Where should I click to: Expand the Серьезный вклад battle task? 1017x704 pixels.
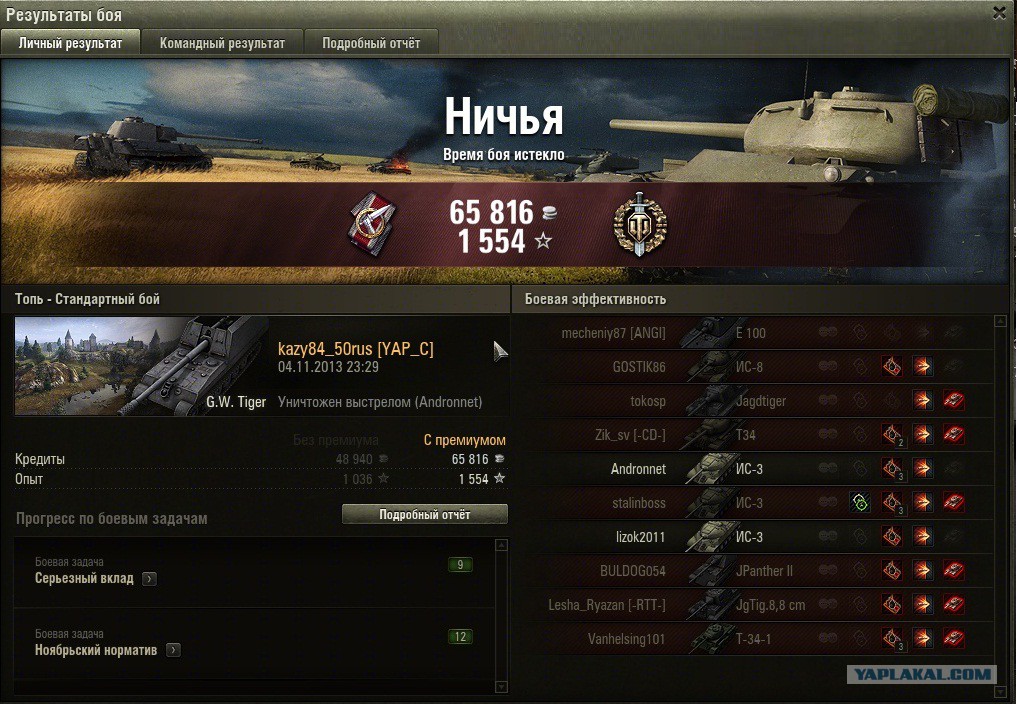pos(149,579)
